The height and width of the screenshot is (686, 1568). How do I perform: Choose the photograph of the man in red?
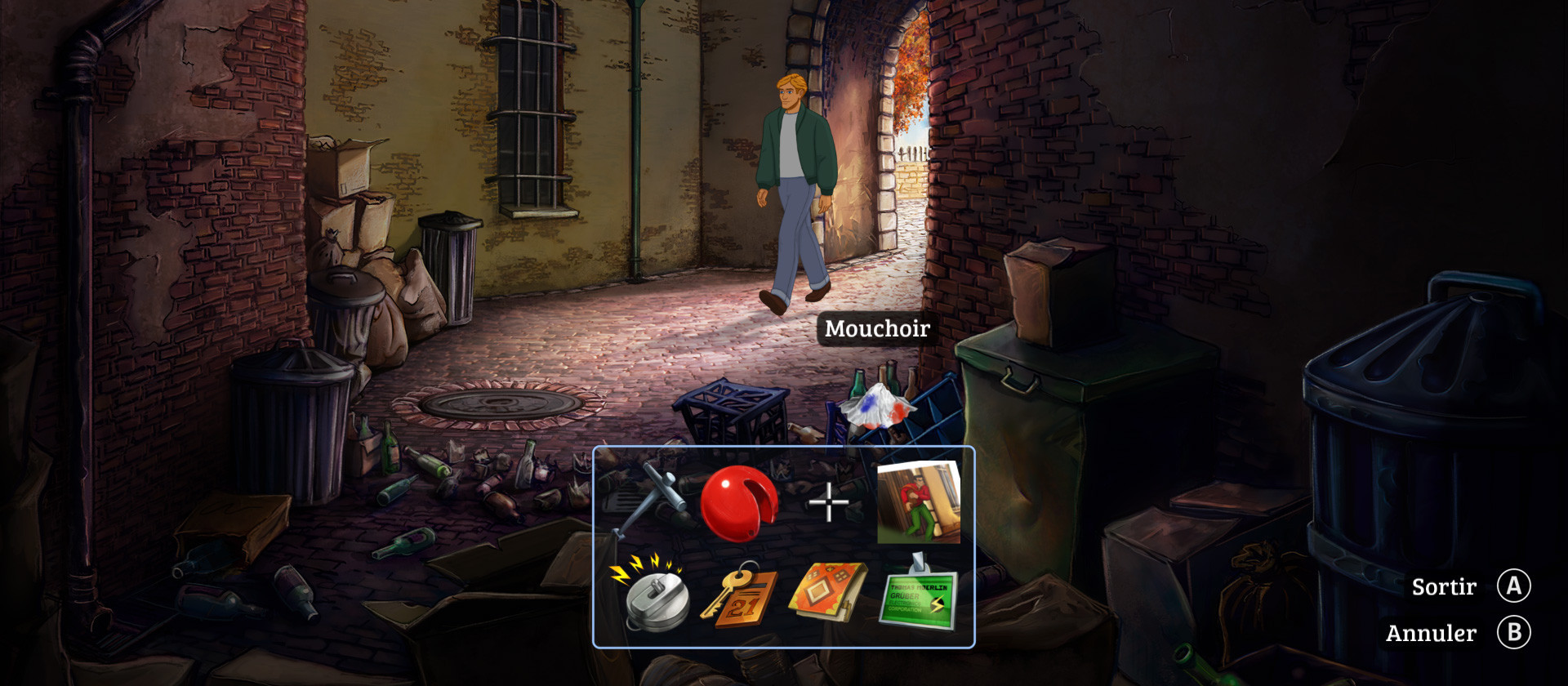[x=918, y=502]
